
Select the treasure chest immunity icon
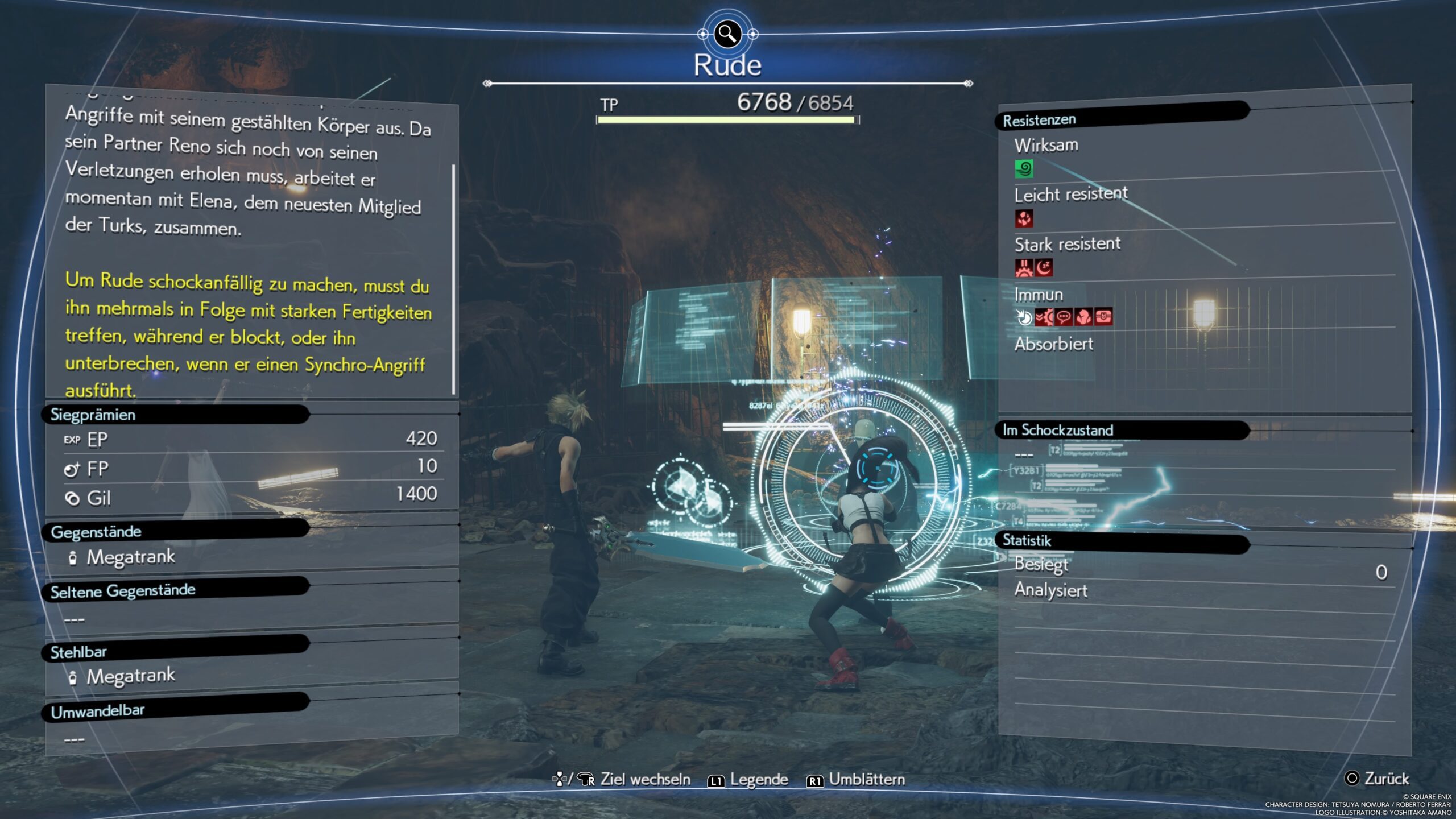click(1103, 317)
